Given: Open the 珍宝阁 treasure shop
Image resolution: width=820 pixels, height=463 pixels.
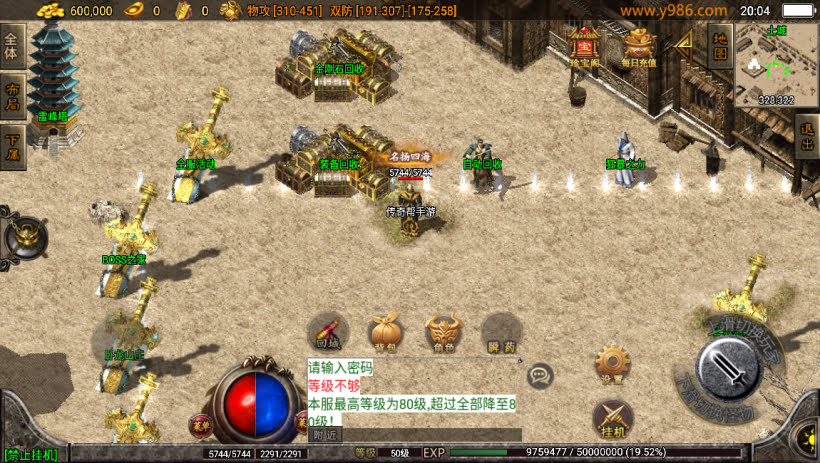Looking at the screenshot, I should [582, 46].
